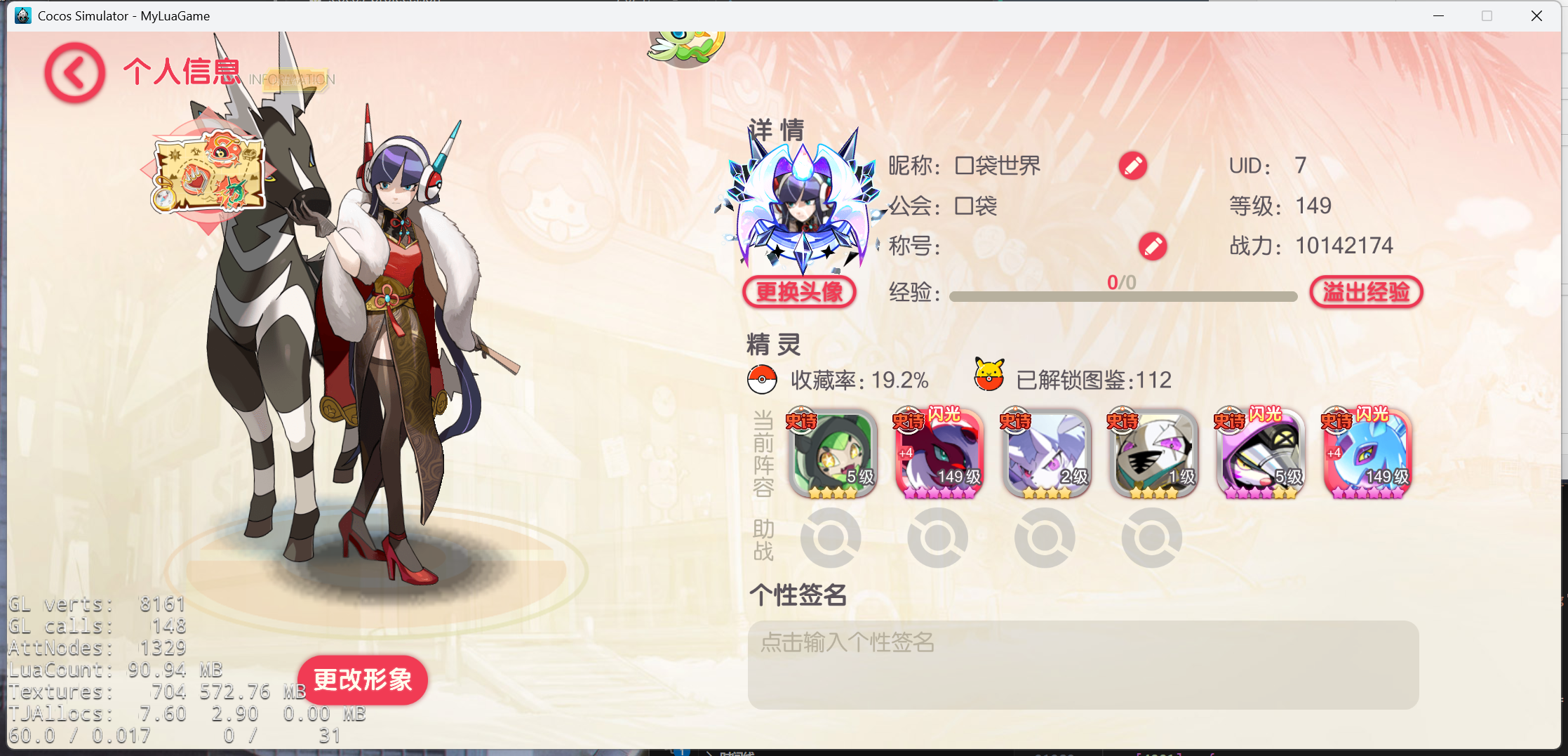
Task: Open 溢出经验 overflow experience panel
Action: click(x=1365, y=293)
